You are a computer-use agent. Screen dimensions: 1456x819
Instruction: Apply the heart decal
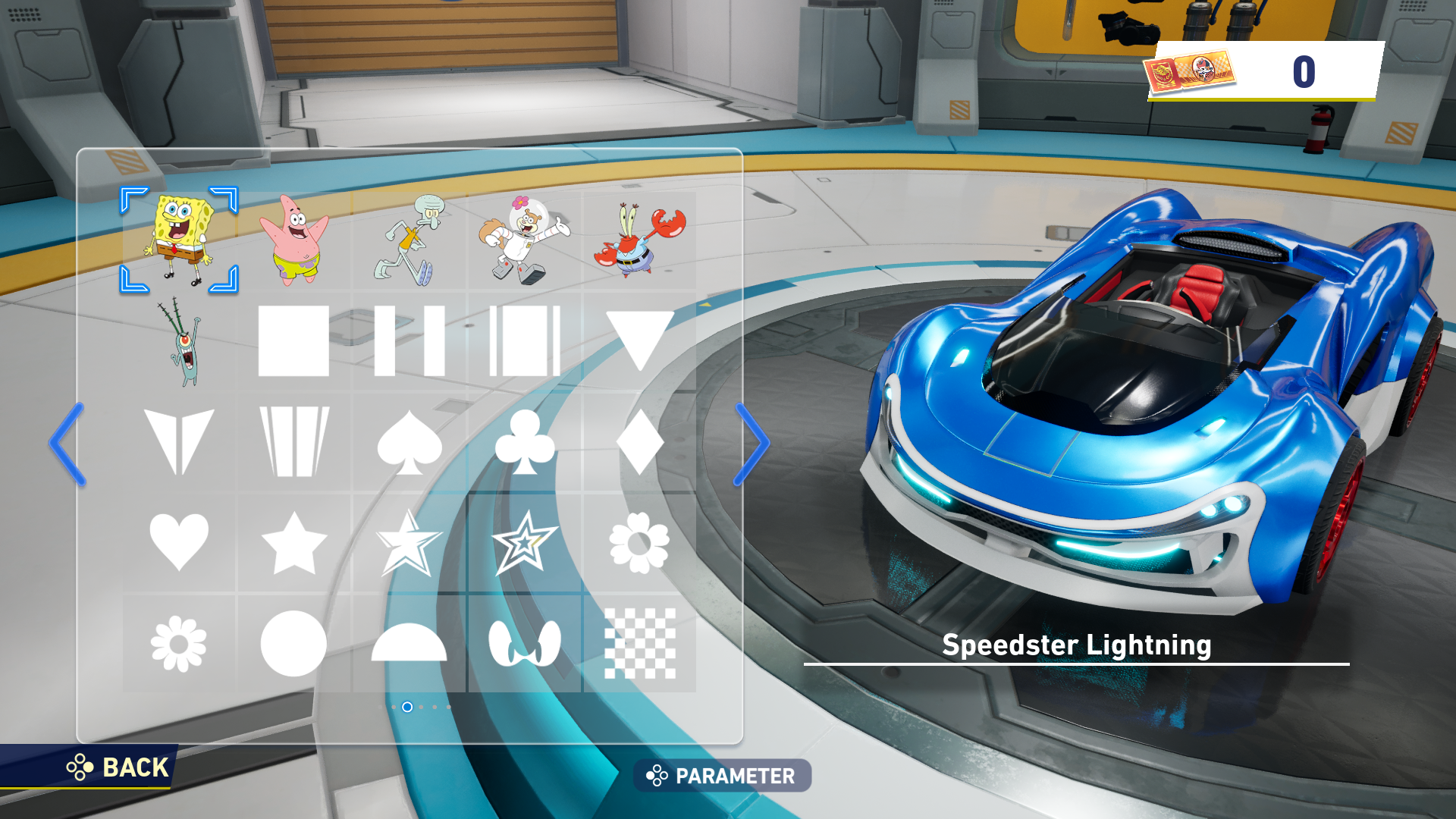tap(179, 541)
